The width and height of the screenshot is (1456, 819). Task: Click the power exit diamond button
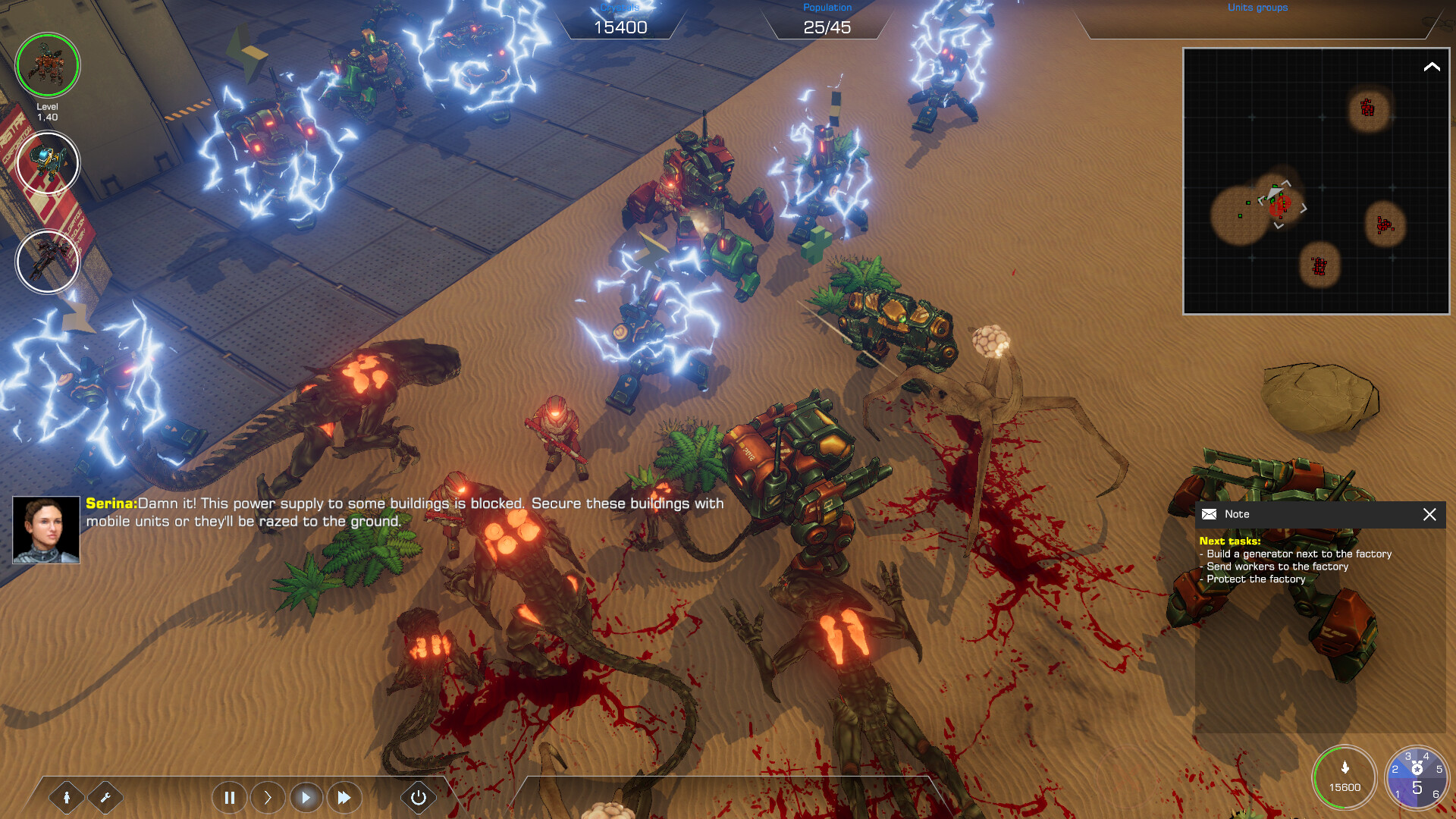[x=418, y=797]
